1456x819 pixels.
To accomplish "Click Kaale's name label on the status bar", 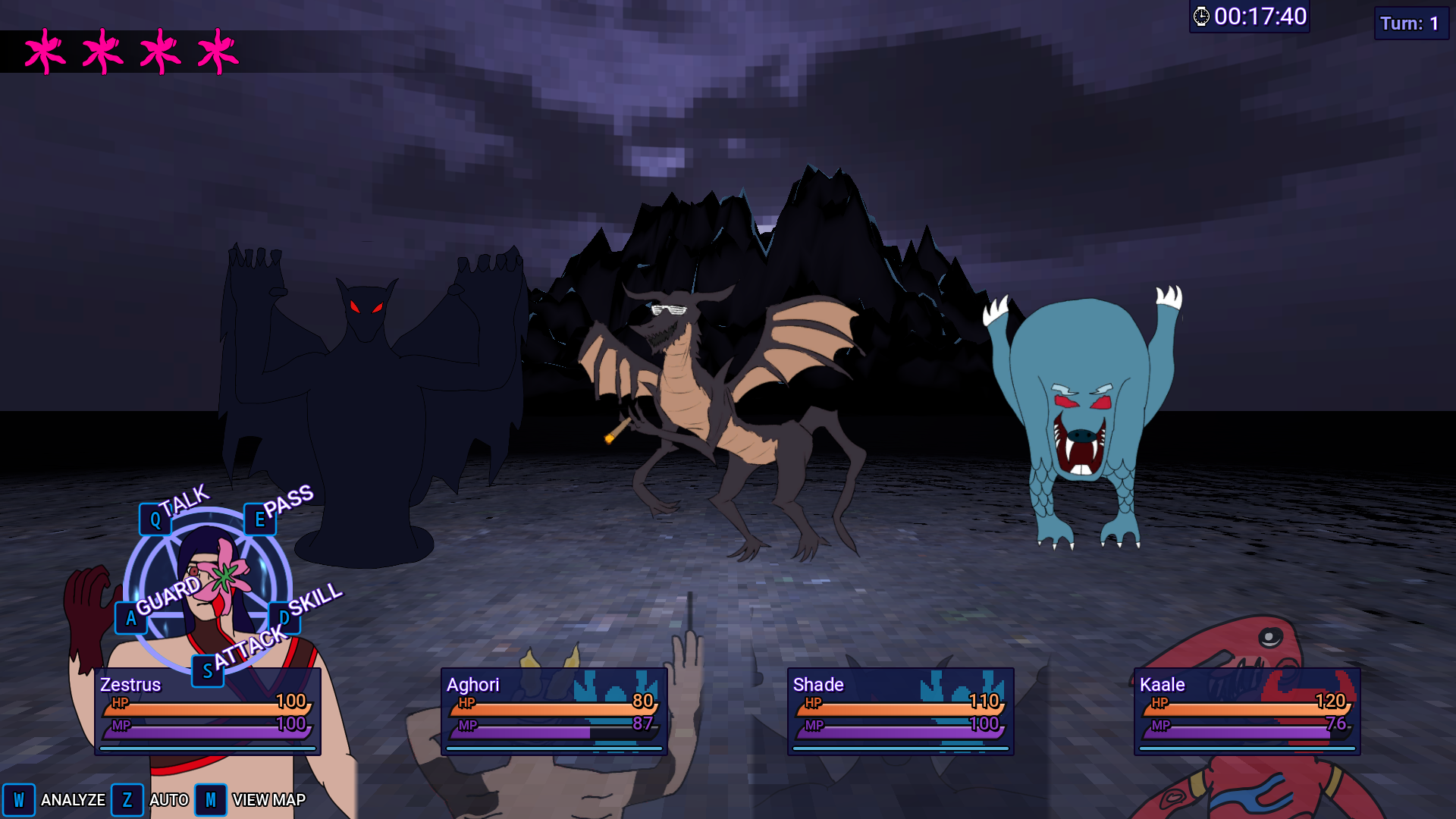I will click(1163, 685).
